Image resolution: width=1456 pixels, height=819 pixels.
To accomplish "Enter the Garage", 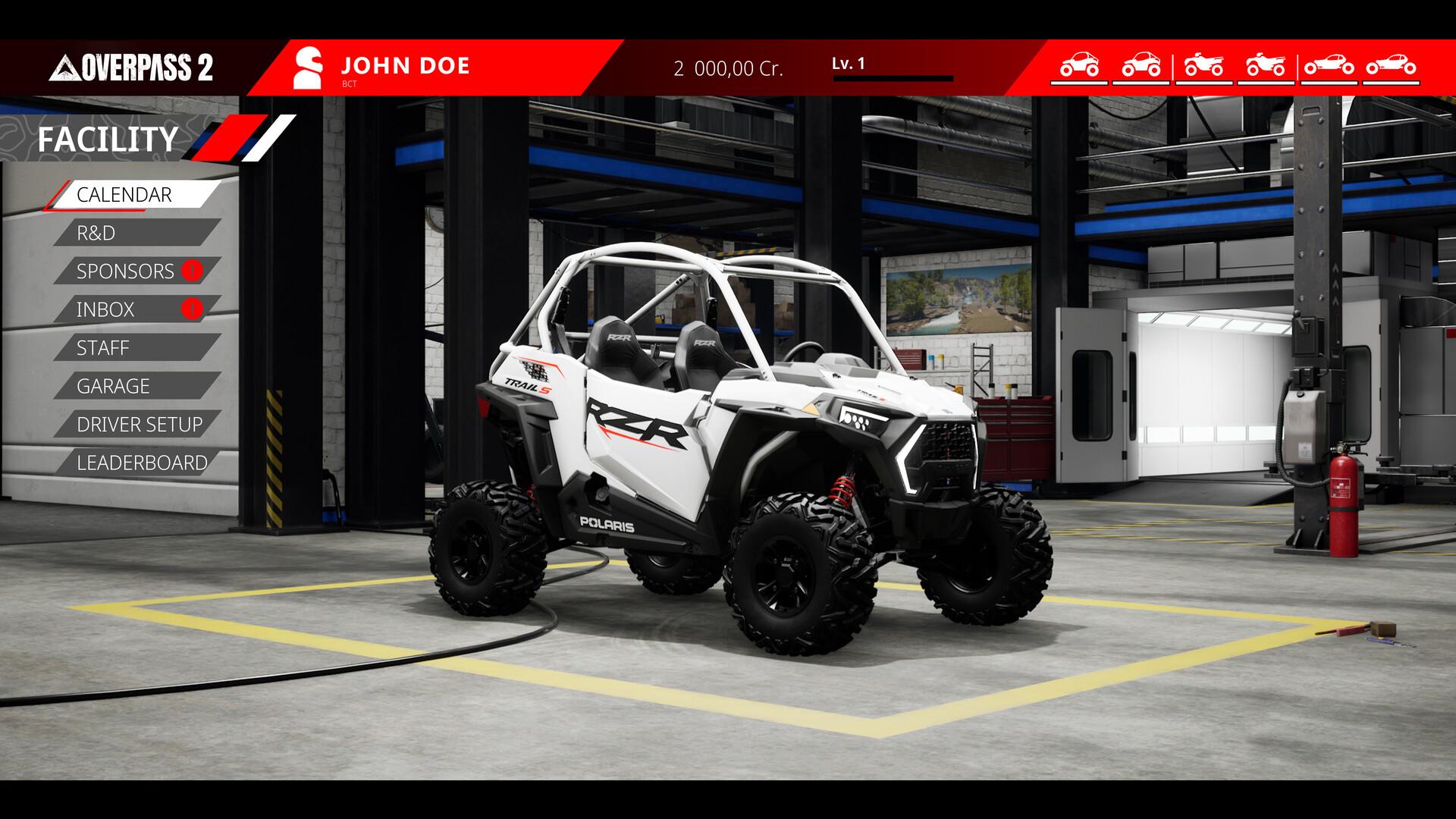I will click(x=114, y=386).
